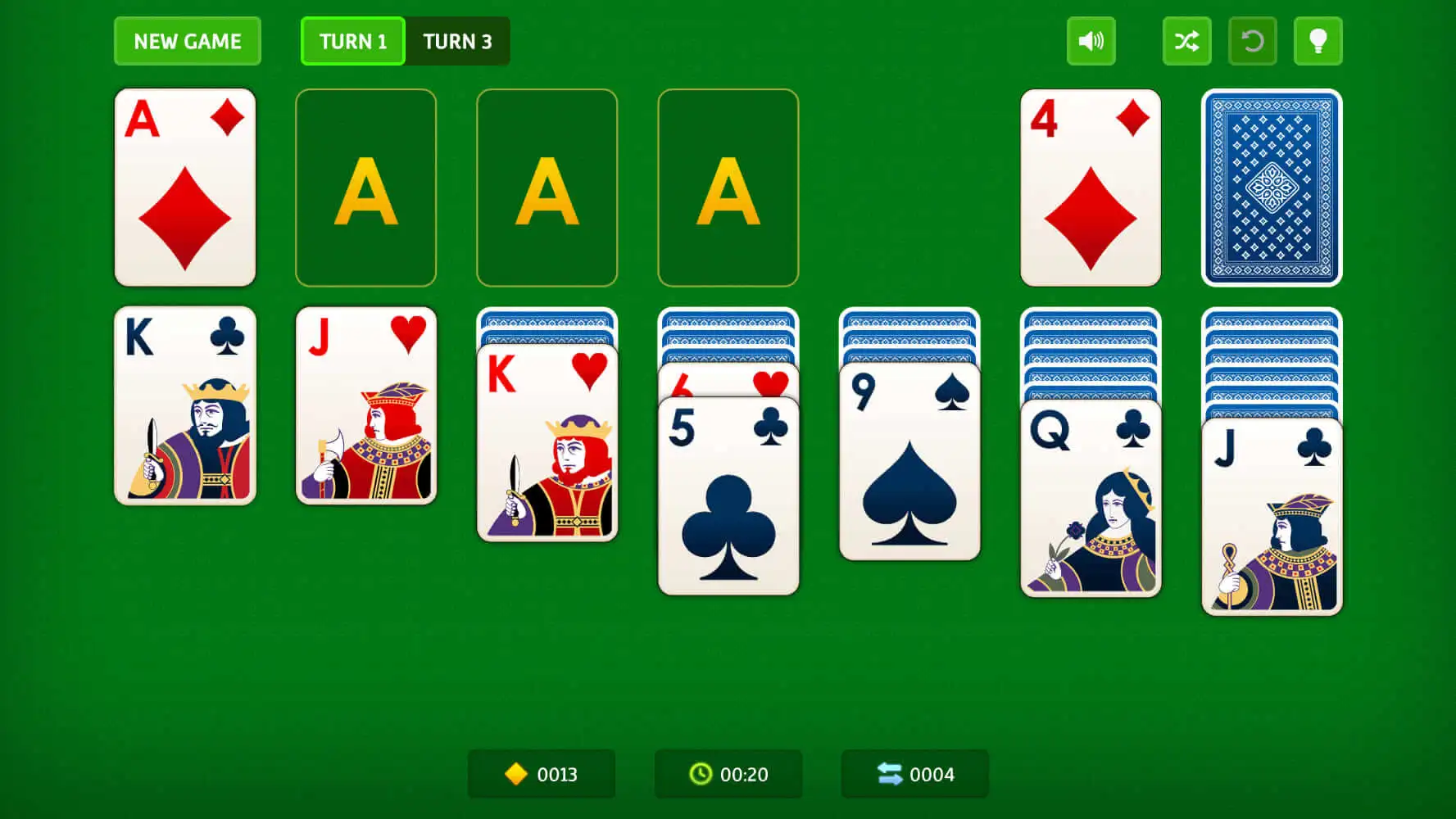The height and width of the screenshot is (819, 1456).
Task: Toggle sound off via speaker button
Action: coord(1091,41)
